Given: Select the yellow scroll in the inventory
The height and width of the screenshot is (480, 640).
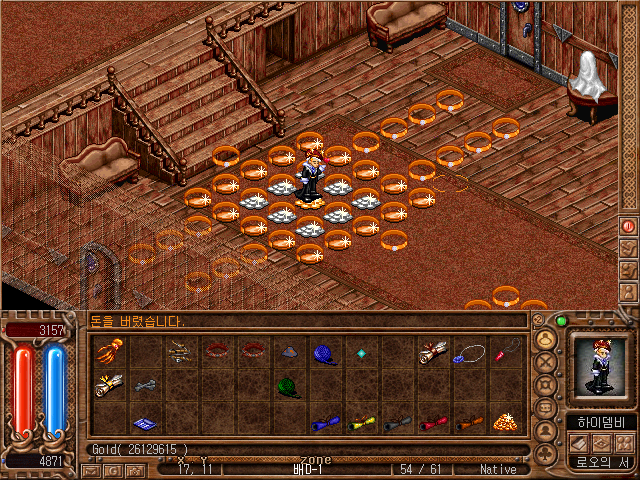Looking at the screenshot, I should coord(361,423).
